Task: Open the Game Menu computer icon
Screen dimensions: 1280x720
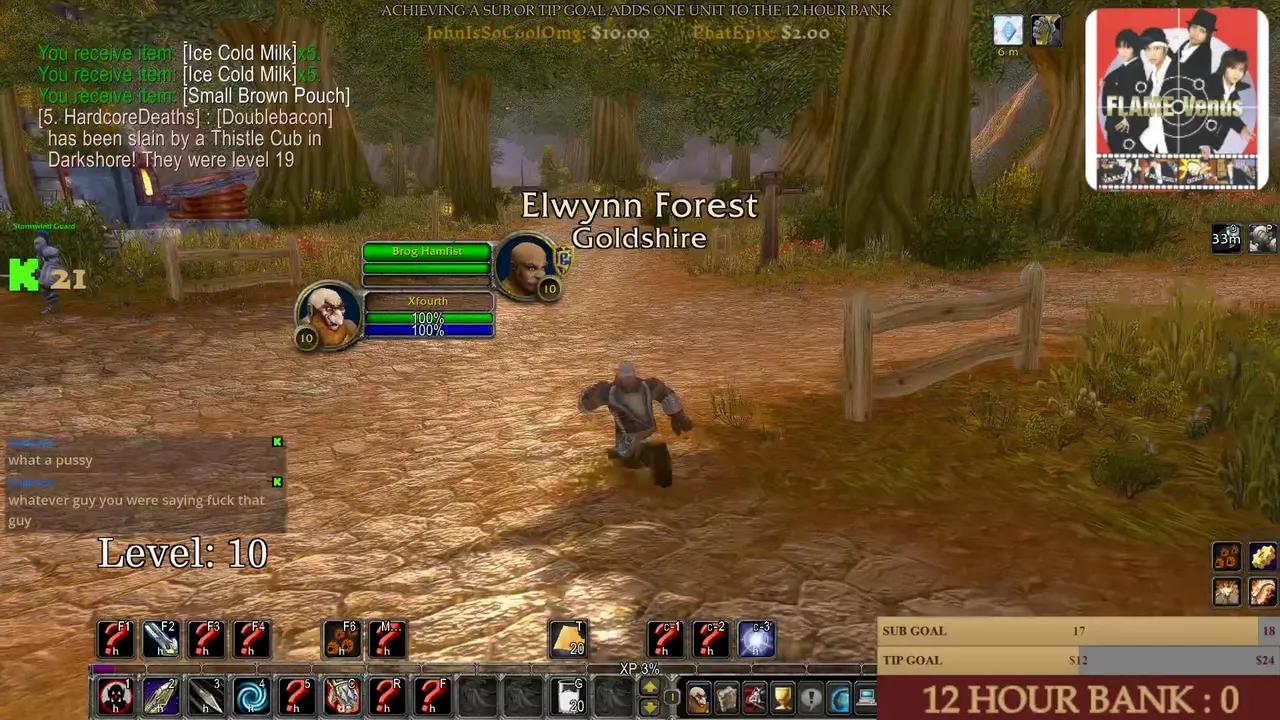Action: pyautogui.click(x=866, y=695)
